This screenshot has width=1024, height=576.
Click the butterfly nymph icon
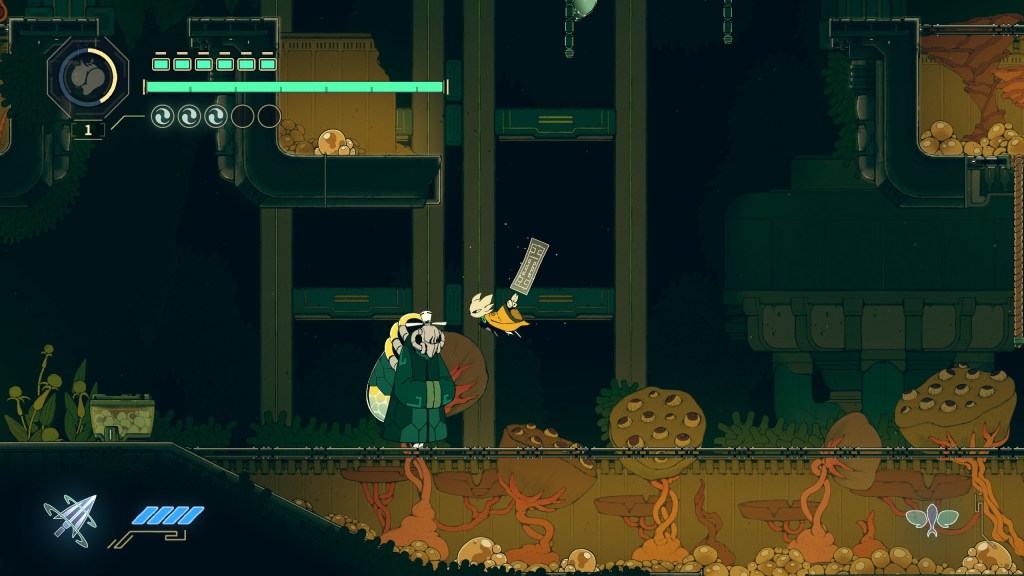coord(932,518)
